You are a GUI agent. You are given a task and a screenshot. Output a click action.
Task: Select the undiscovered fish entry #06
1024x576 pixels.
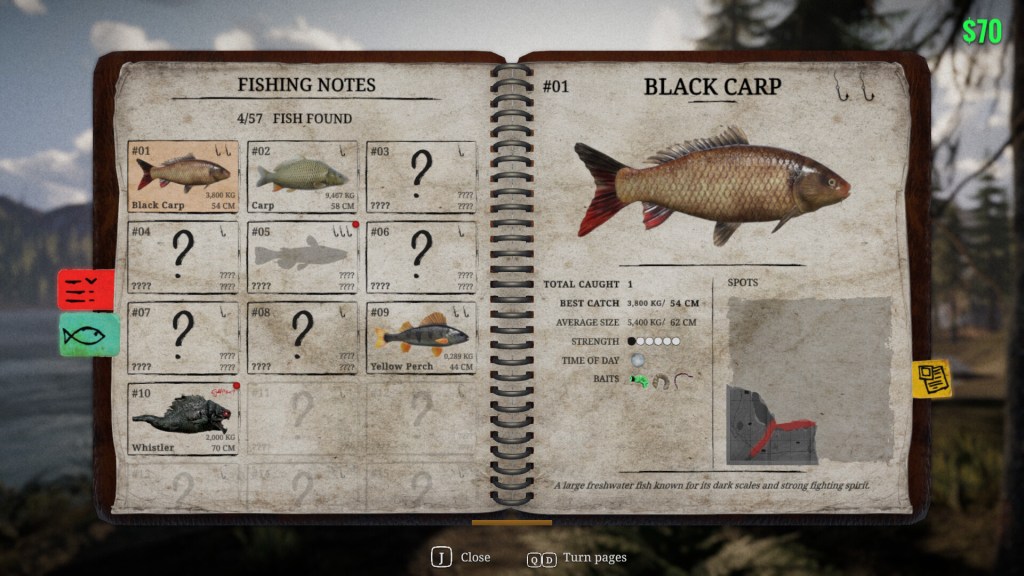[421, 257]
